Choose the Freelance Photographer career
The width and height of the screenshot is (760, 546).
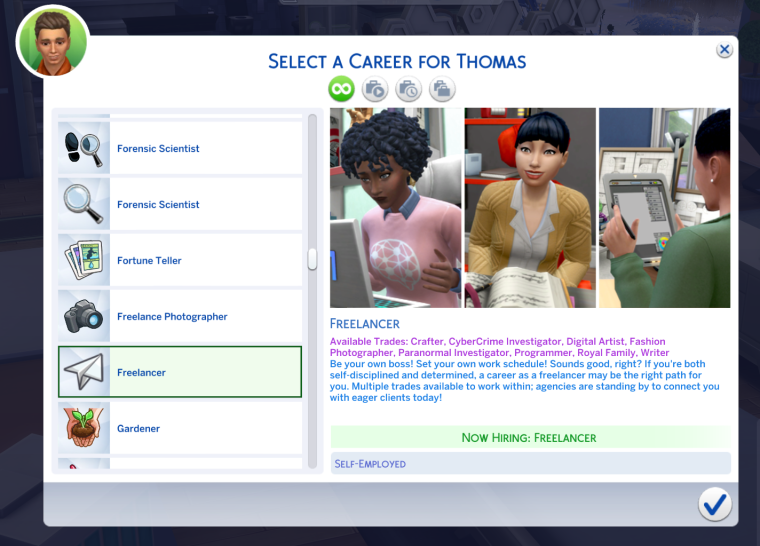click(180, 317)
